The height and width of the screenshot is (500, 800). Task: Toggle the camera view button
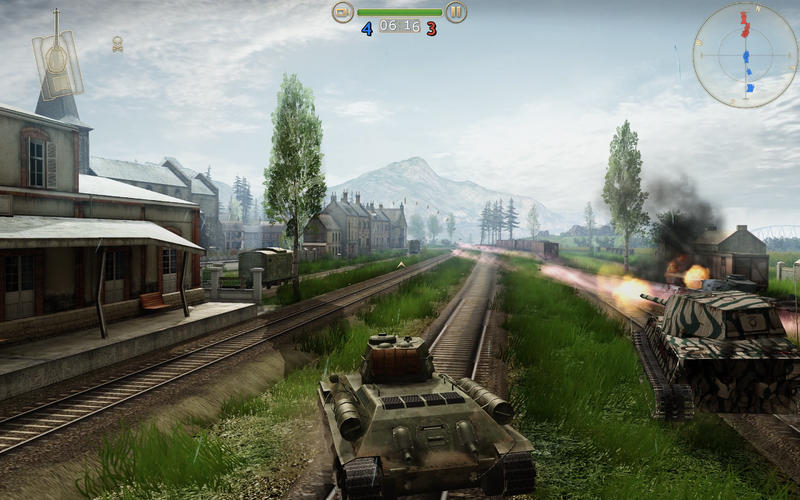click(343, 12)
